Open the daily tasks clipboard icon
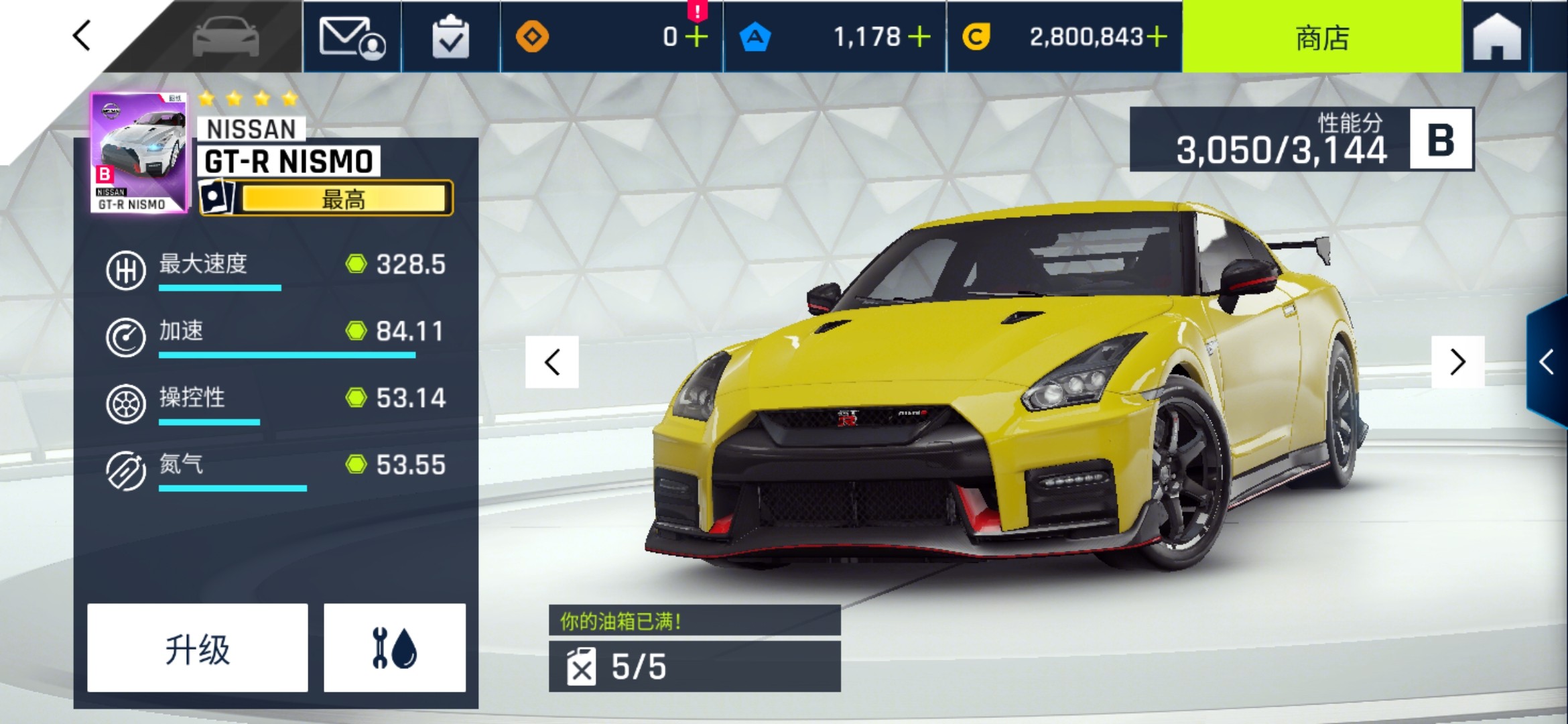1568x724 pixels. (450, 37)
